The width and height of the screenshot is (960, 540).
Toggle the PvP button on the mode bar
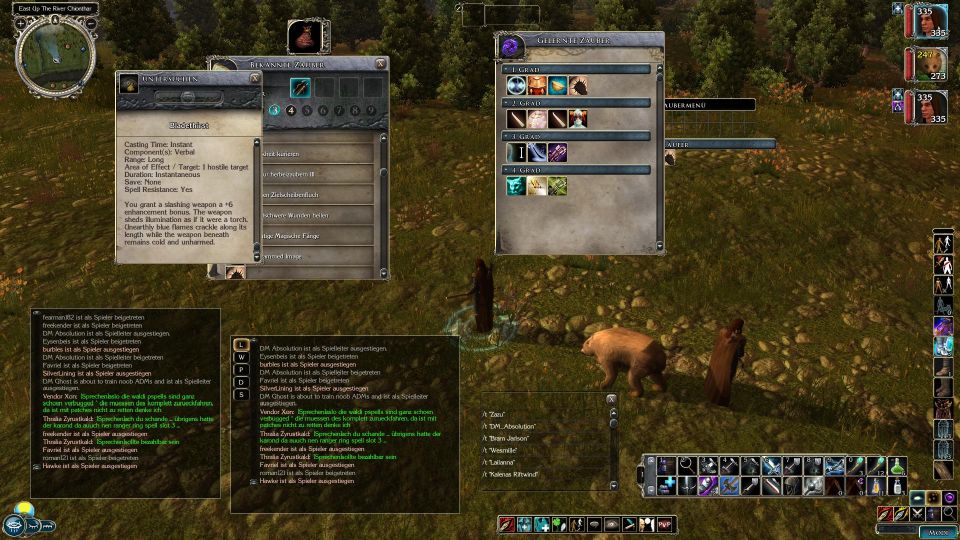click(x=666, y=524)
